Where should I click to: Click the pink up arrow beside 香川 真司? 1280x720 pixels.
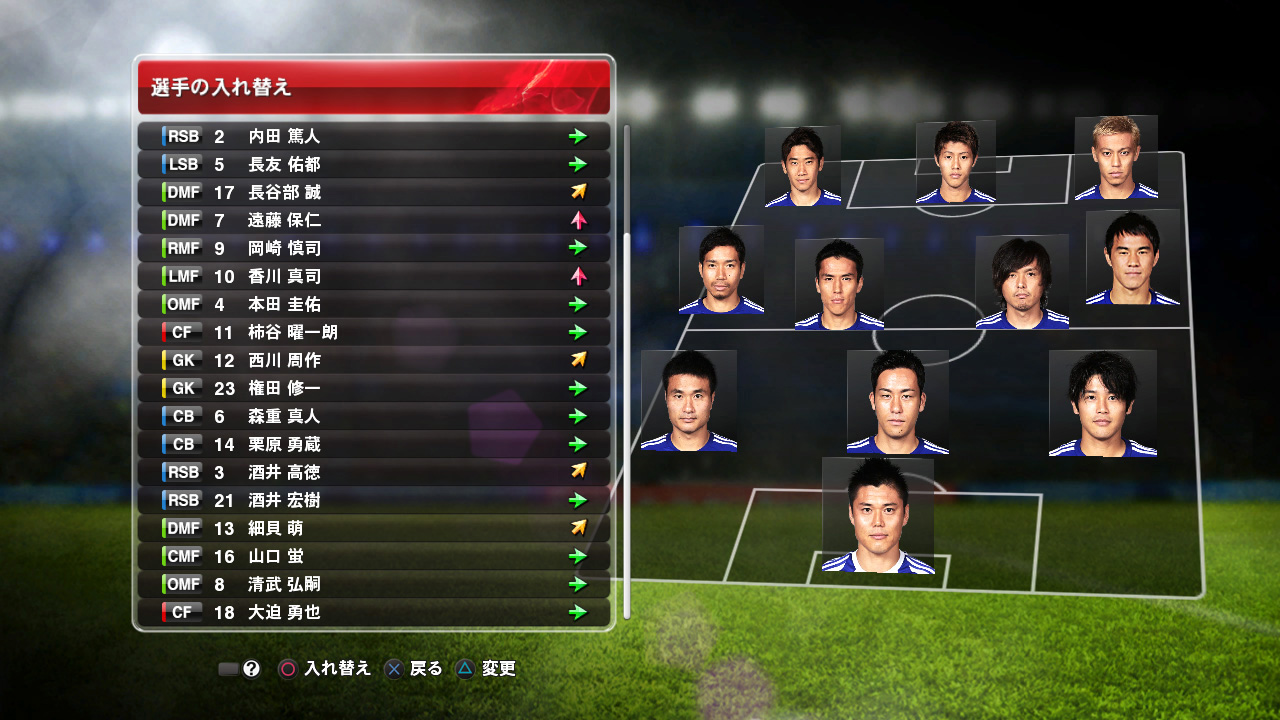[x=578, y=277]
